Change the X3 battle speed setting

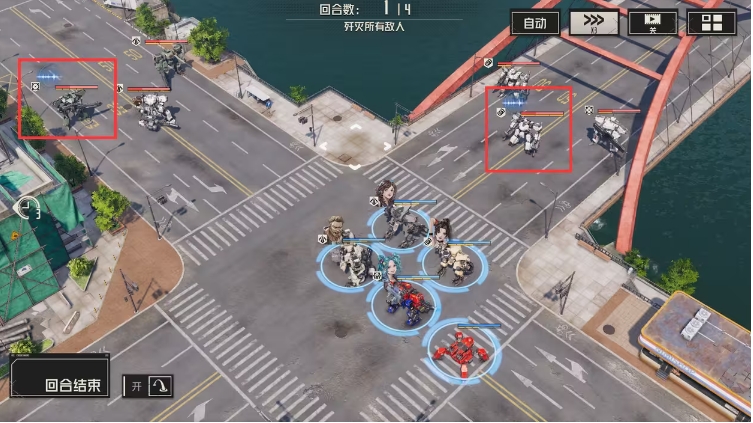(x=594, y=22)
